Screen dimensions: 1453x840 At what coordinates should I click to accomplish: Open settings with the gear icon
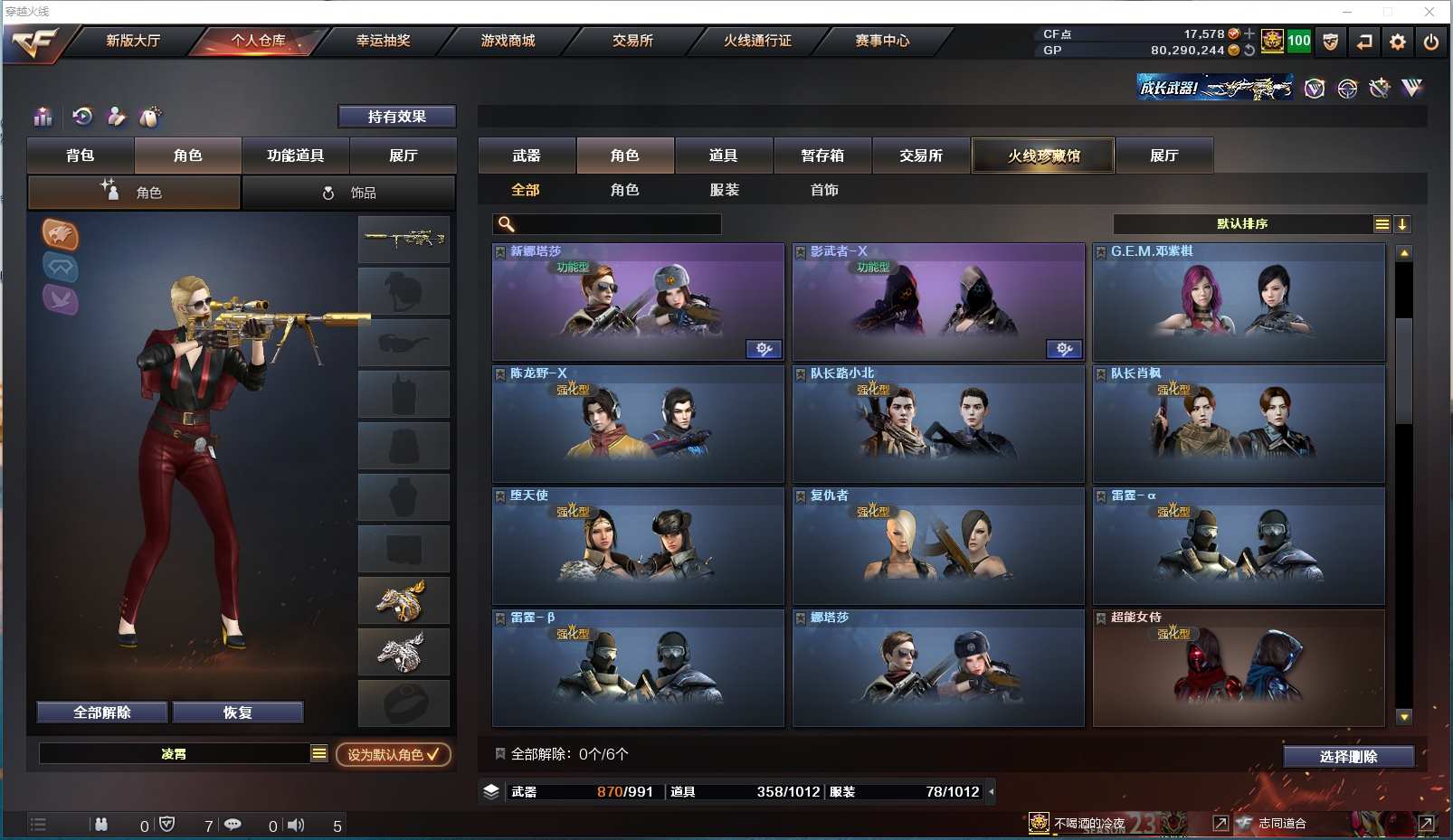(1398, 42)
